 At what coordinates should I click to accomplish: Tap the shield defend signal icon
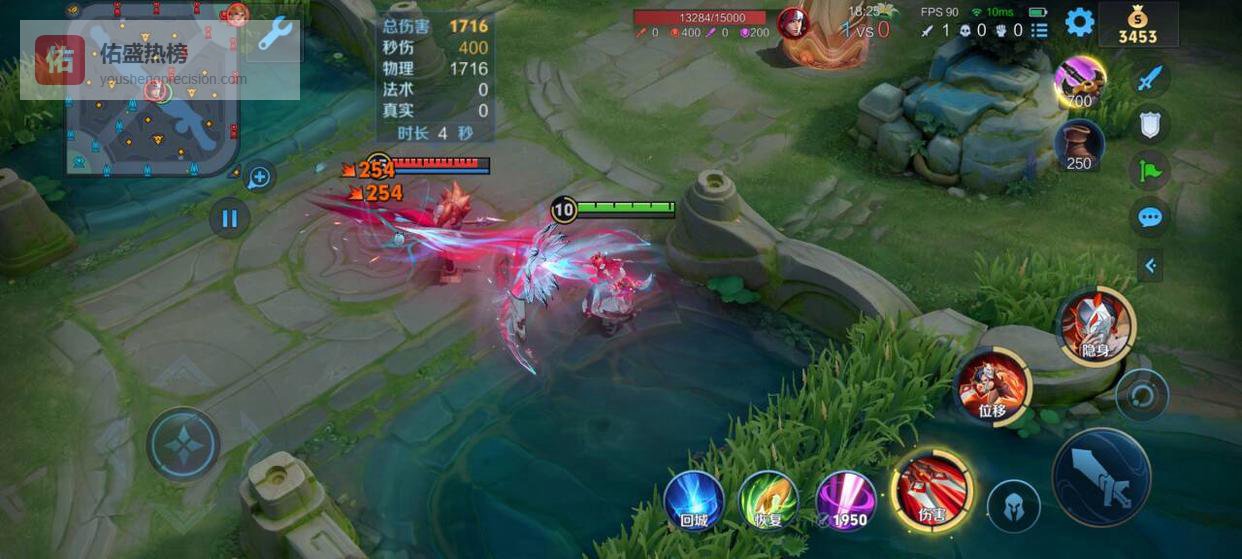pyautogui.click(x=1150, y=124)
